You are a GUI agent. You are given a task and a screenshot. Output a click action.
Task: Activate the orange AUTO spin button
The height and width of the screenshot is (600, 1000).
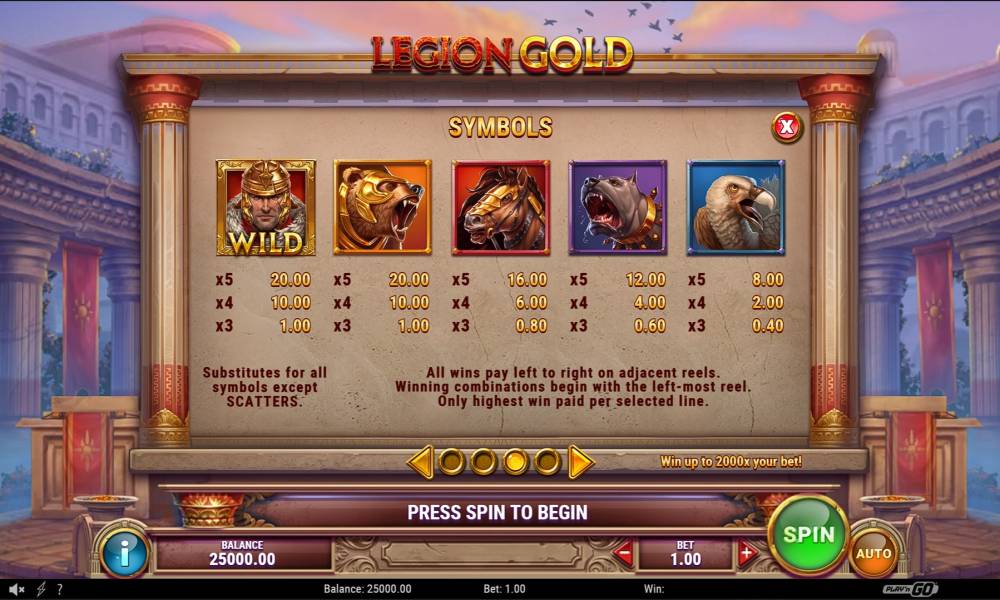click(x=873, y=552)
